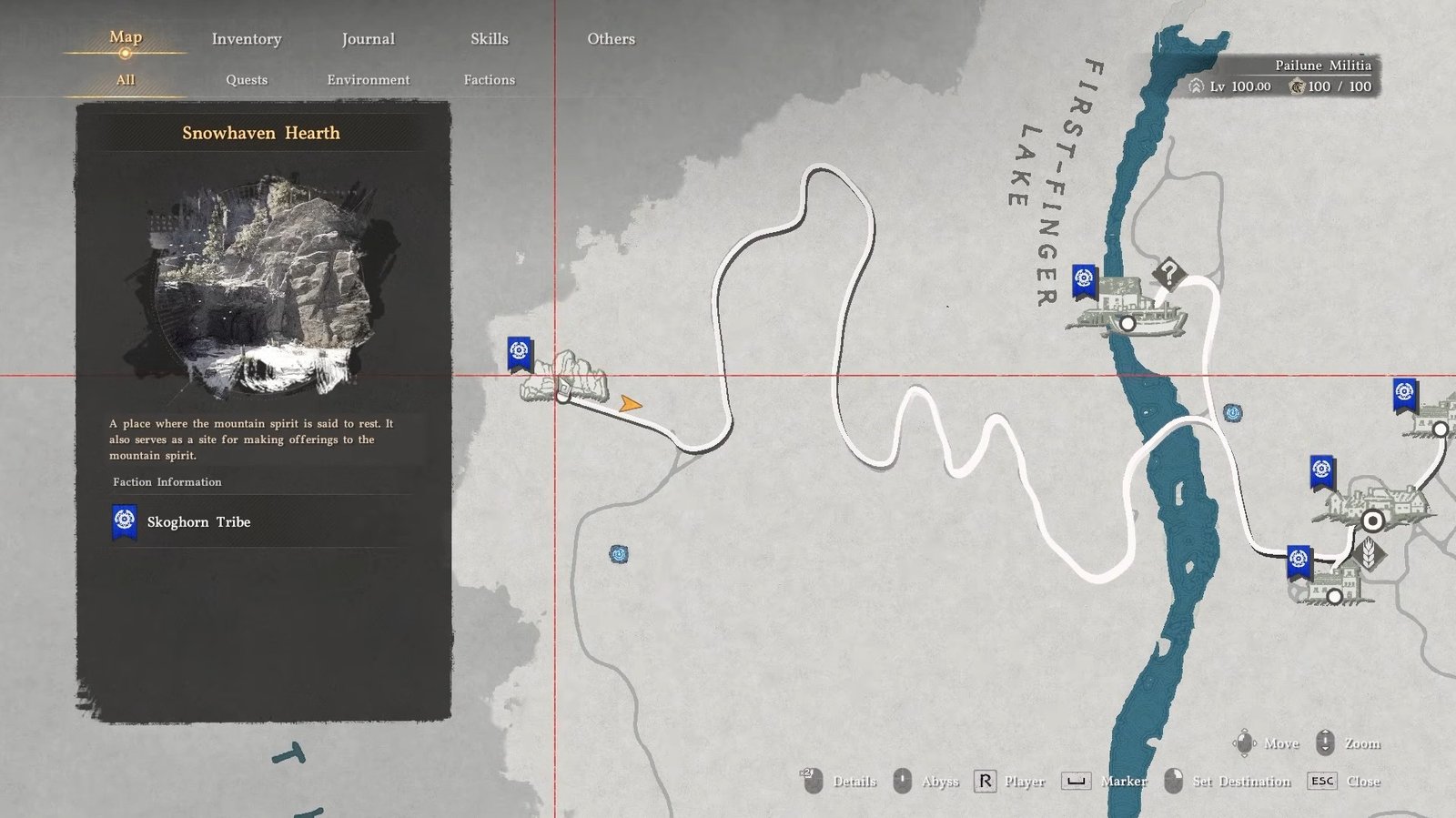Screen dimensions: 1456x818
Task: Open the Inventory tab
Action: (x=247, y=39)
